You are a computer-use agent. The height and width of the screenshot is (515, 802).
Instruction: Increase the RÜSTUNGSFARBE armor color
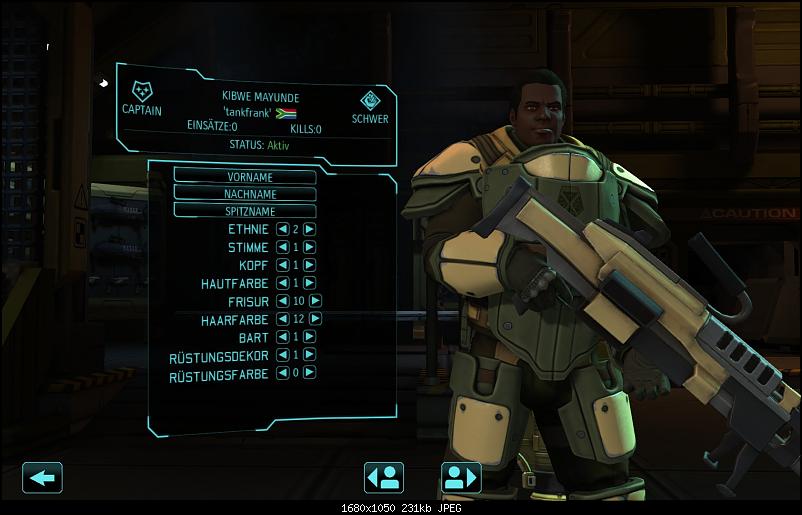[310, 373]
